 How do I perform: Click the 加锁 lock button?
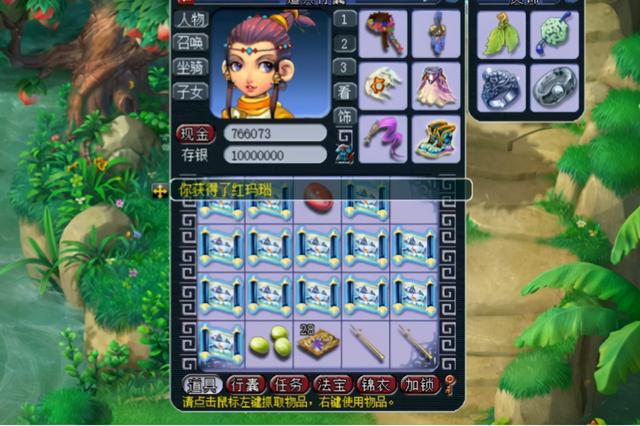pyautogui.click(x=420, y=385)
